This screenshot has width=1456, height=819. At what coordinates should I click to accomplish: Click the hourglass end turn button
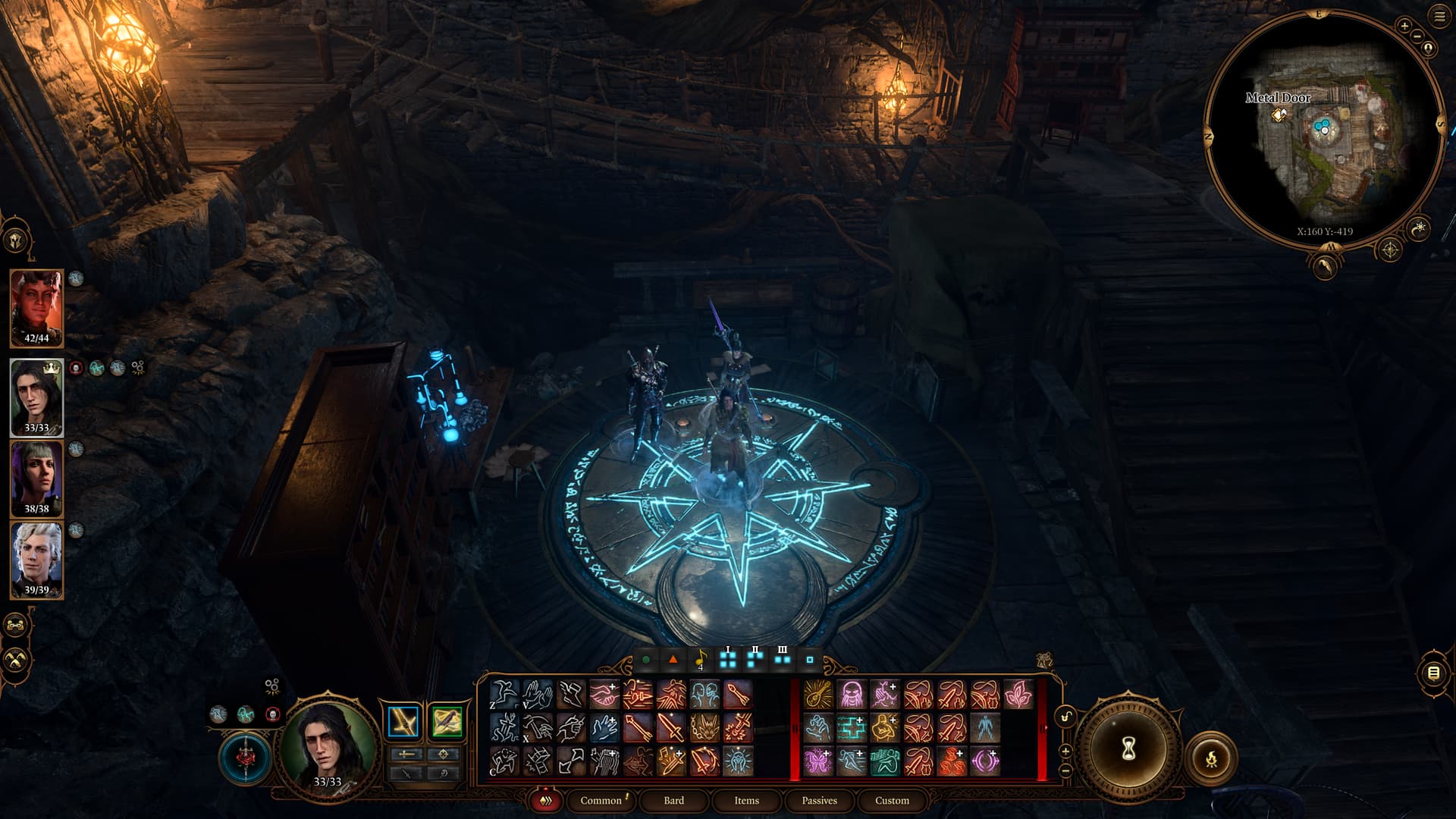pos(1128,749)
